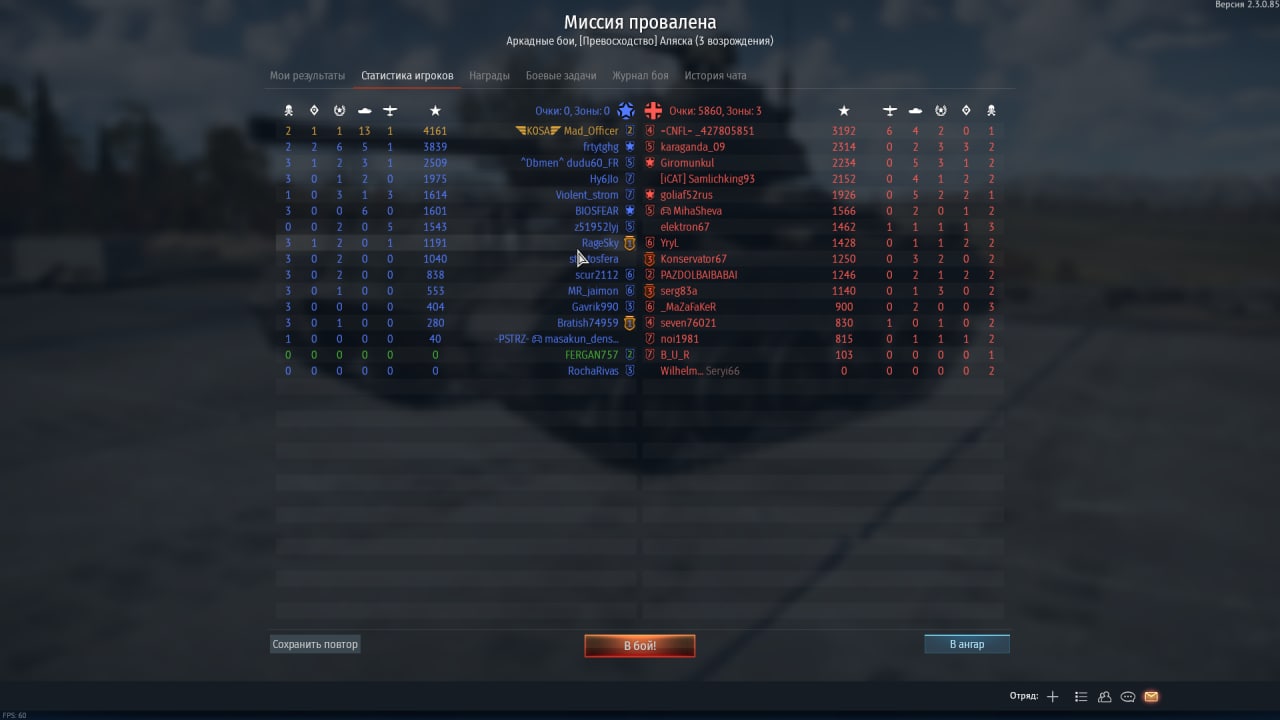Select player RochaRivas in the list
Viewport: 1280px width, 720px height.
coord(593,371)
